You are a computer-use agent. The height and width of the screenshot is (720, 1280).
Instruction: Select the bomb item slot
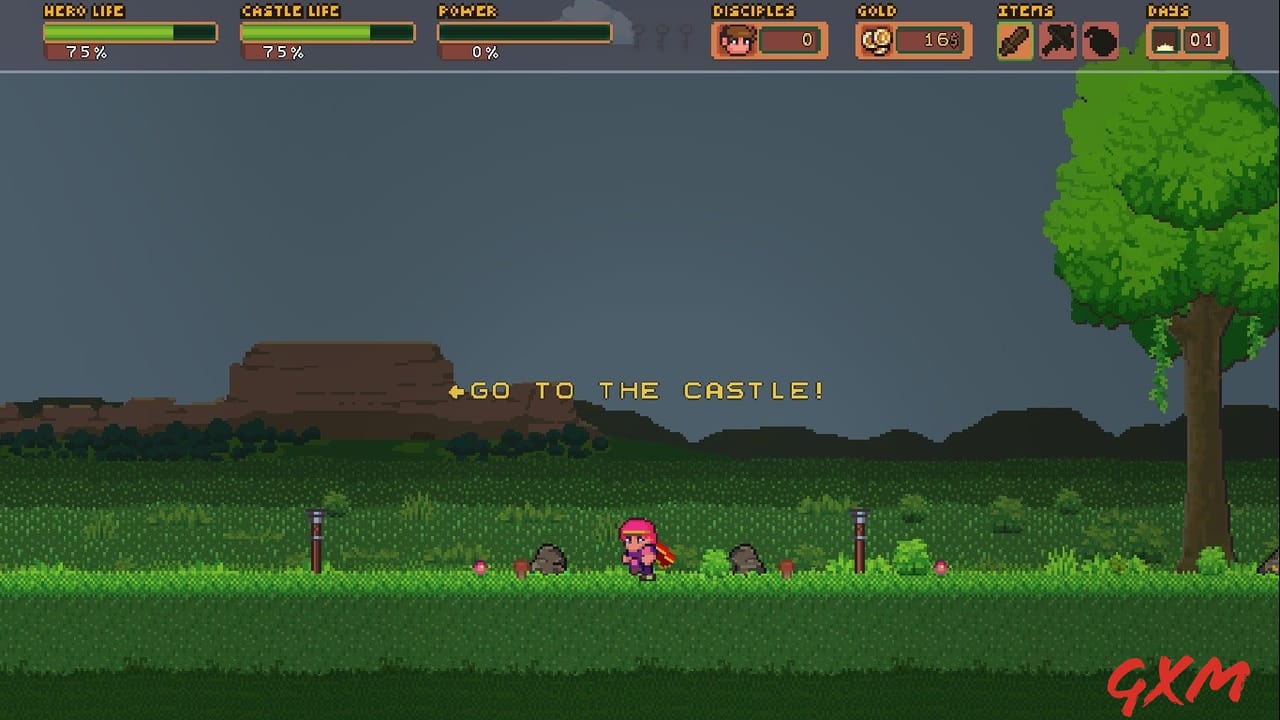(x=1098, y=40)
